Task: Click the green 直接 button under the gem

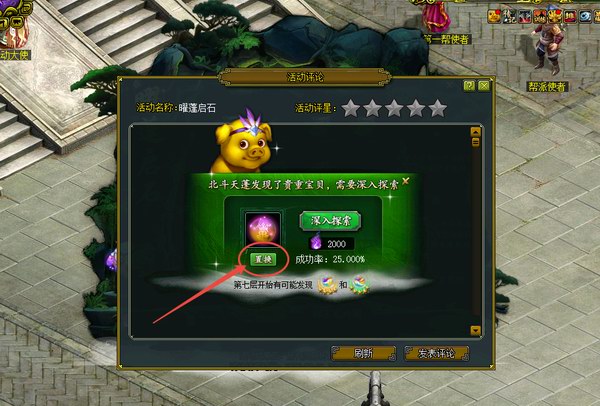Action: [262, 259]
